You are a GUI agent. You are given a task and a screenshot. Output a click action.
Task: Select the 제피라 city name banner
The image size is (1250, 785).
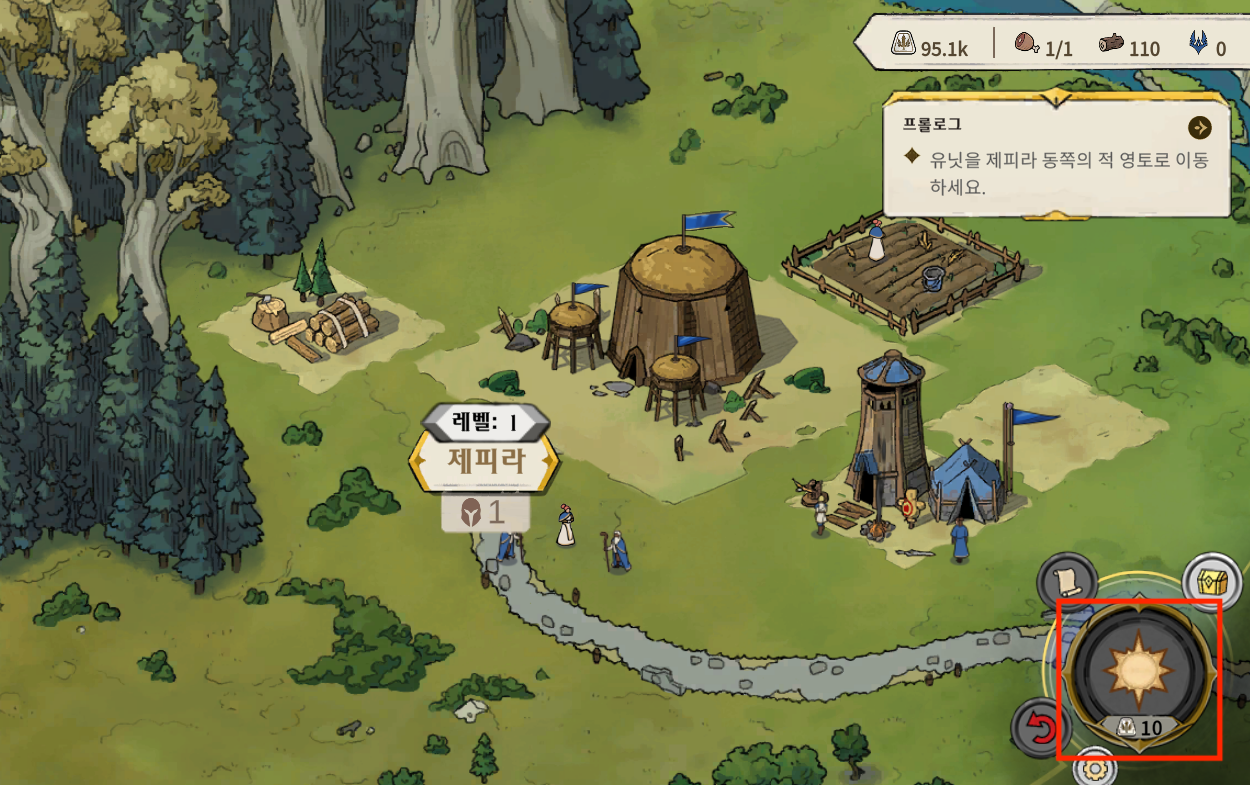point(485,462)
